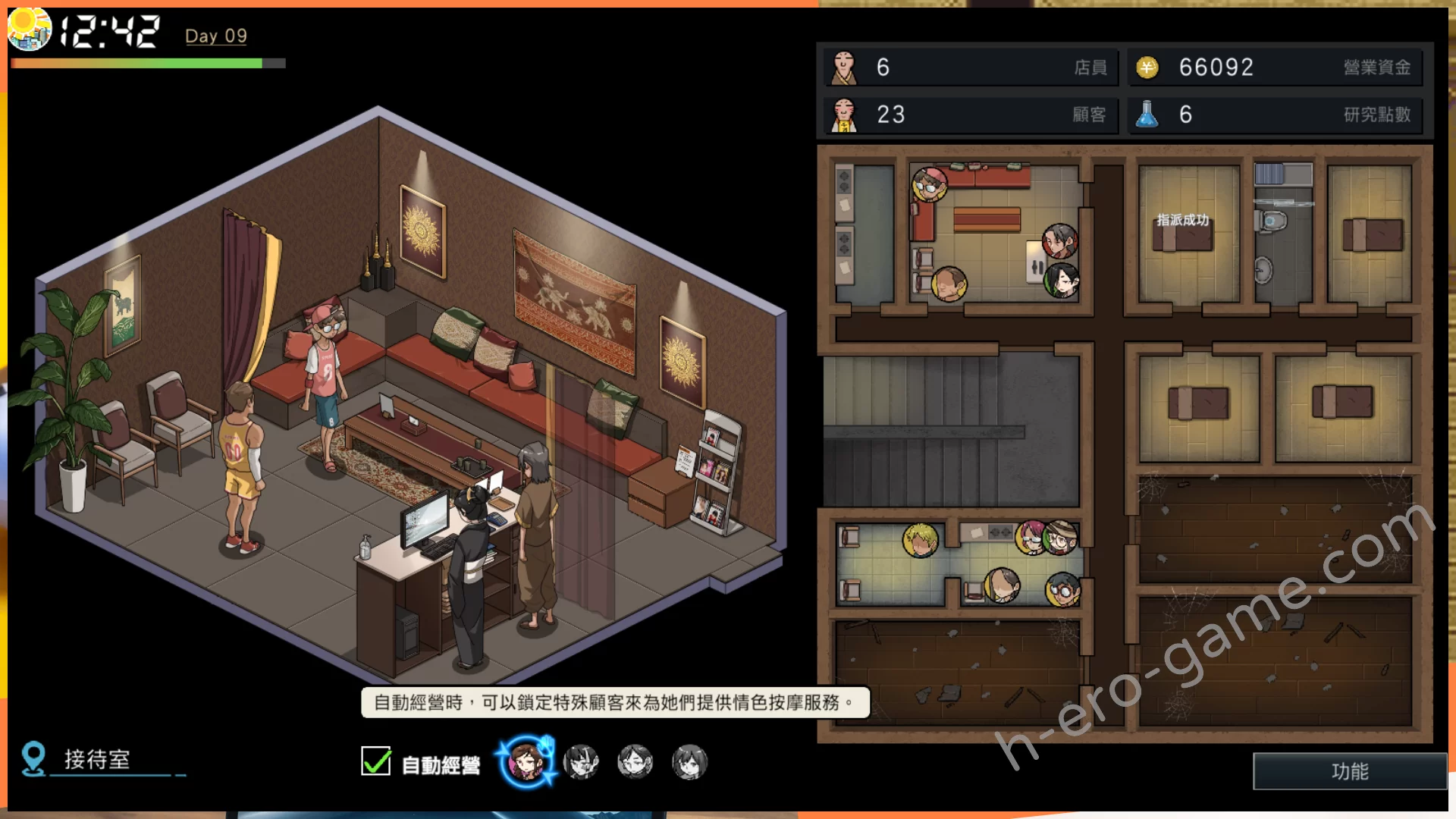Choose the bald customer portrait in reception
This screenshot has width=1456, height=819.
pos(949,284)
